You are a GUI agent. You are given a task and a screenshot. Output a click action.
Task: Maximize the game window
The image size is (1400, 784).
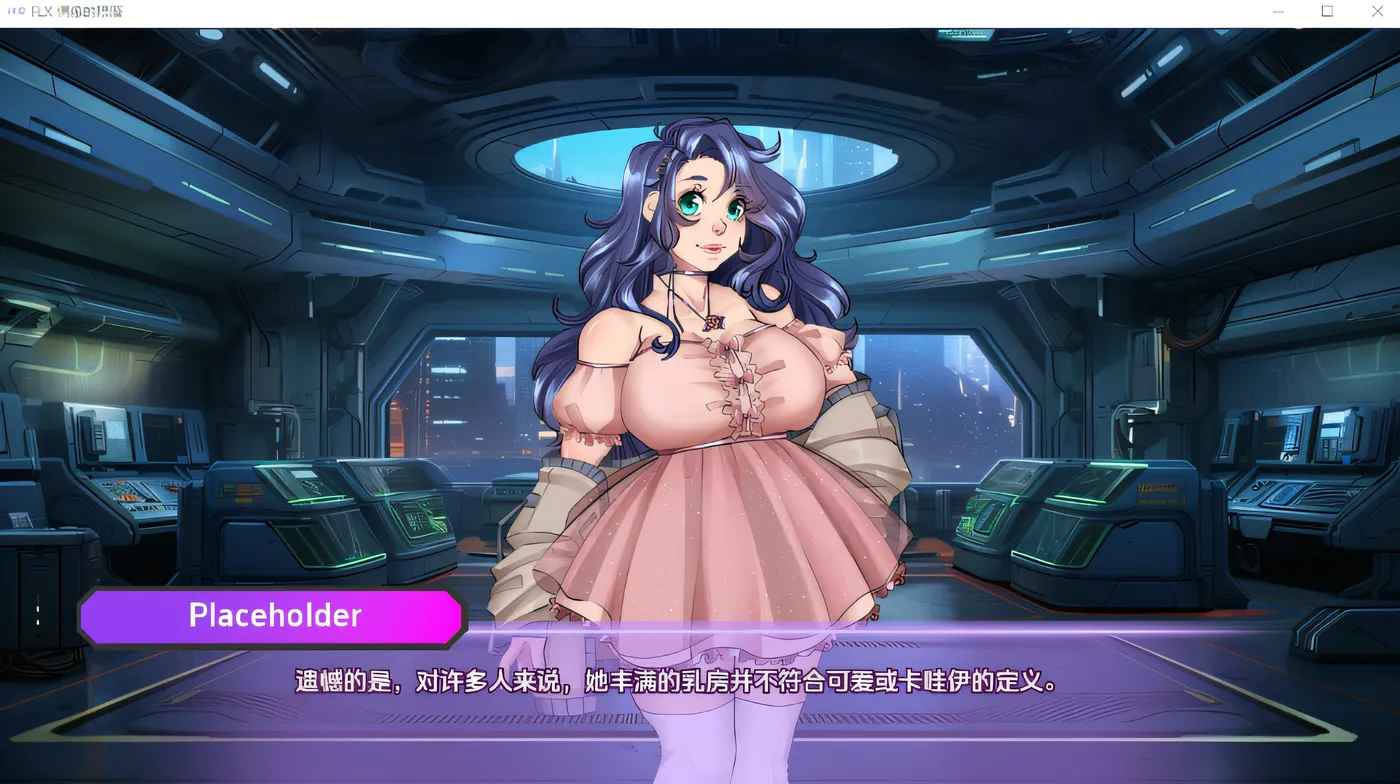1327,11
